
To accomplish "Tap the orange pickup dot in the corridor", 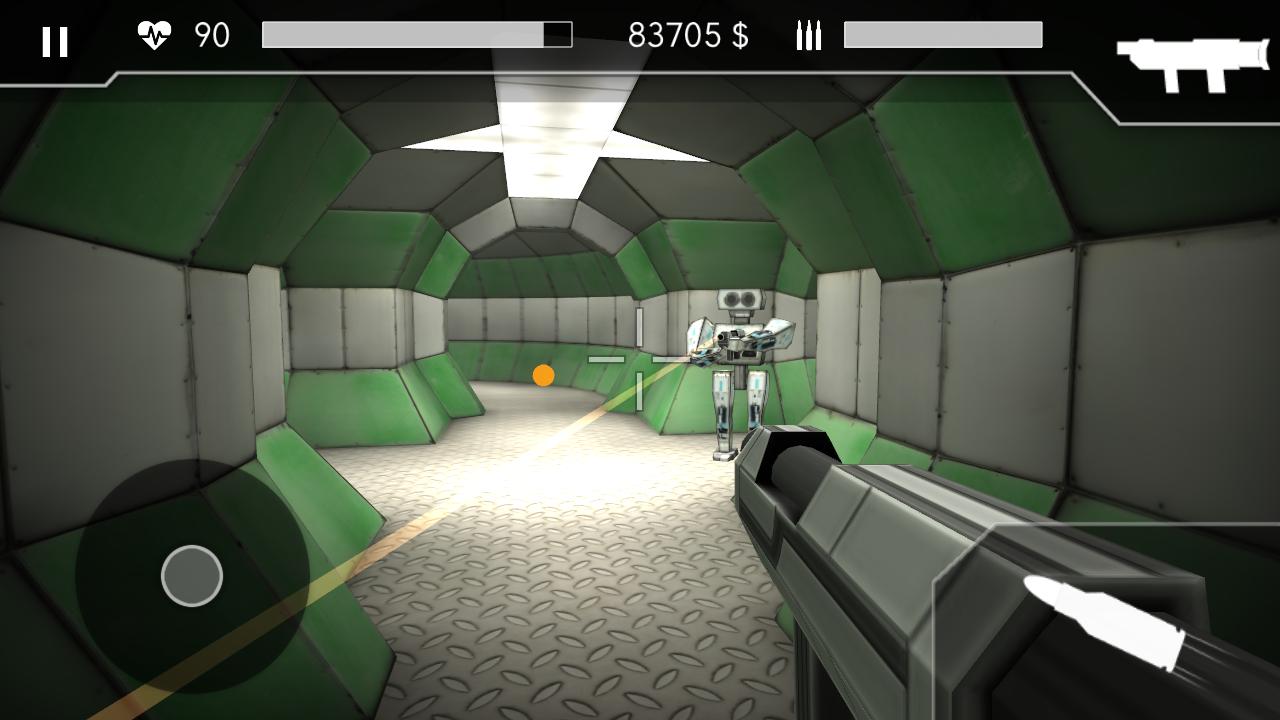I will tap(544, 376).
